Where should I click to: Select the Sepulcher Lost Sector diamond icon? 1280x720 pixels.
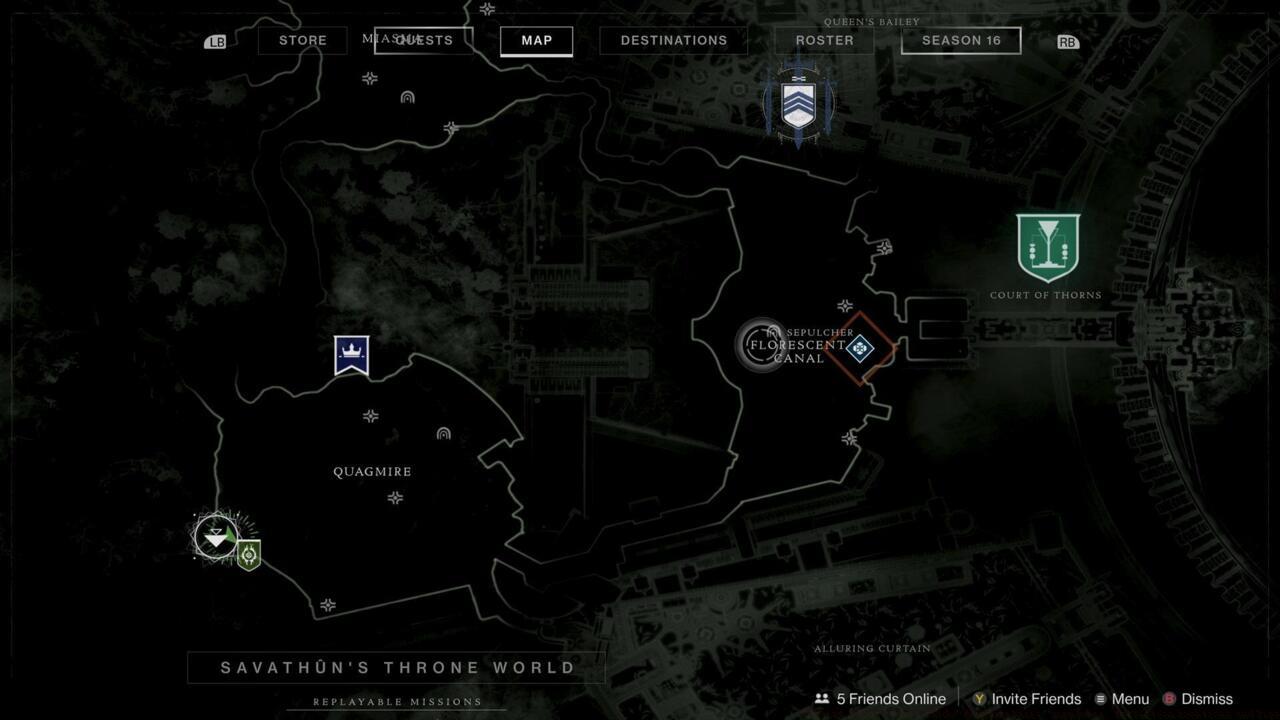click(x=859, y=349)
